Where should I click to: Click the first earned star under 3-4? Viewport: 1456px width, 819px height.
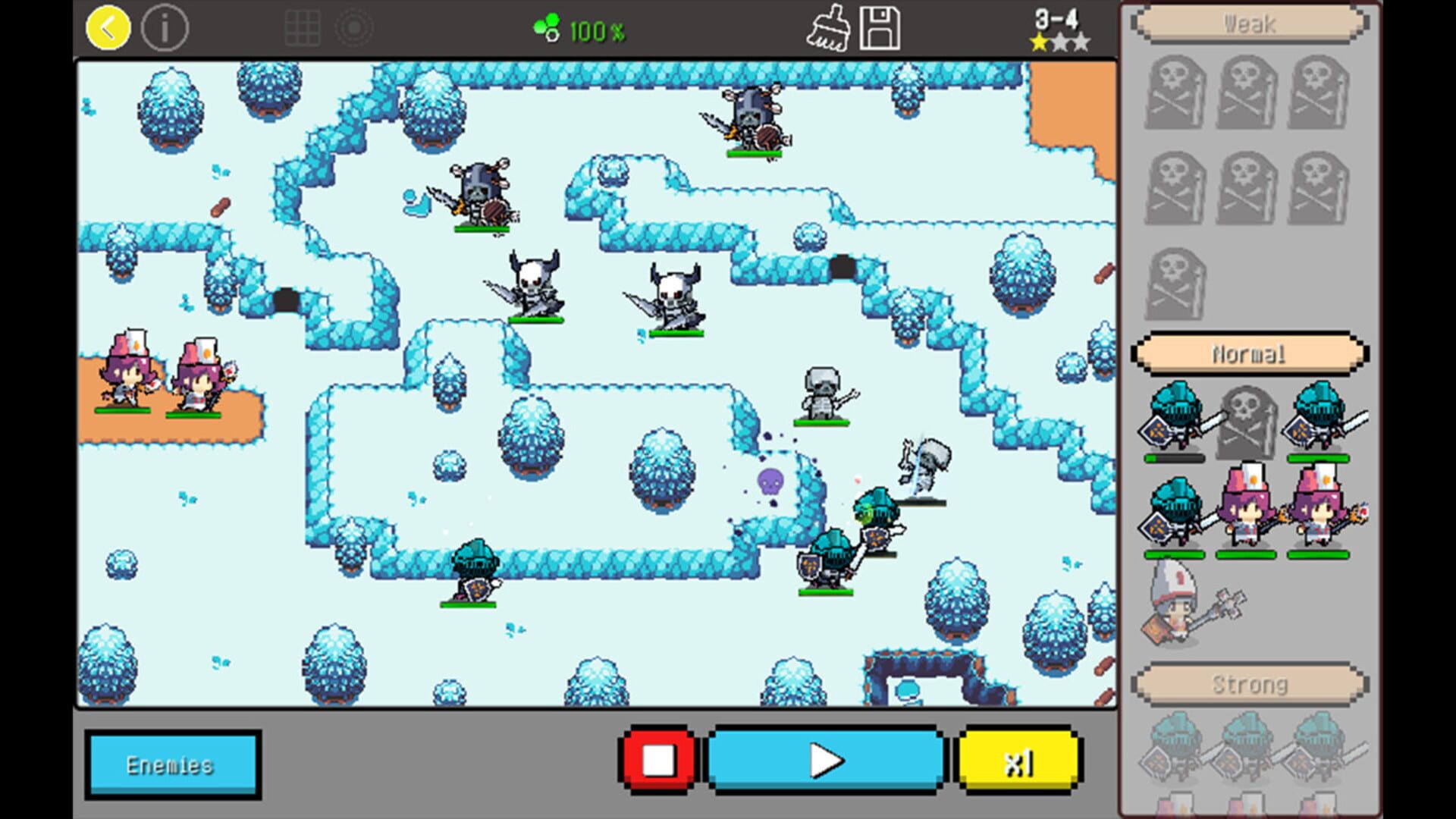1039,42
